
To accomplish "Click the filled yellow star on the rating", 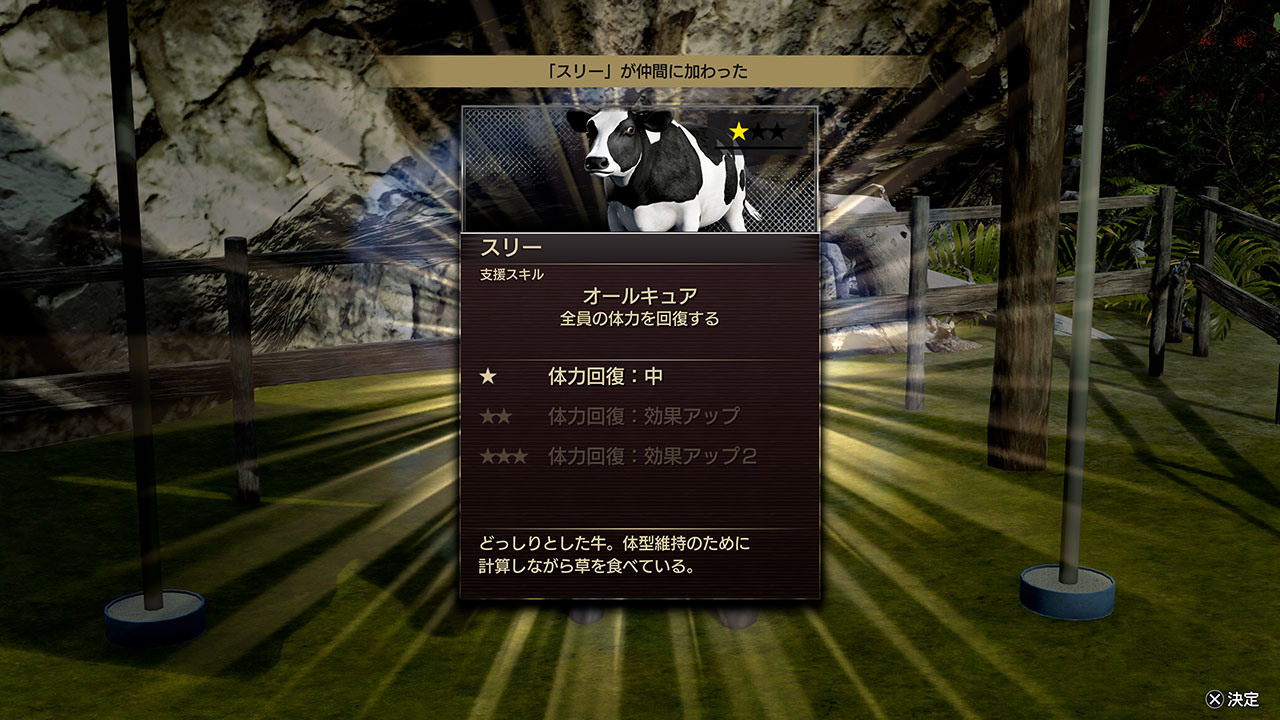I will pos(738,130).
